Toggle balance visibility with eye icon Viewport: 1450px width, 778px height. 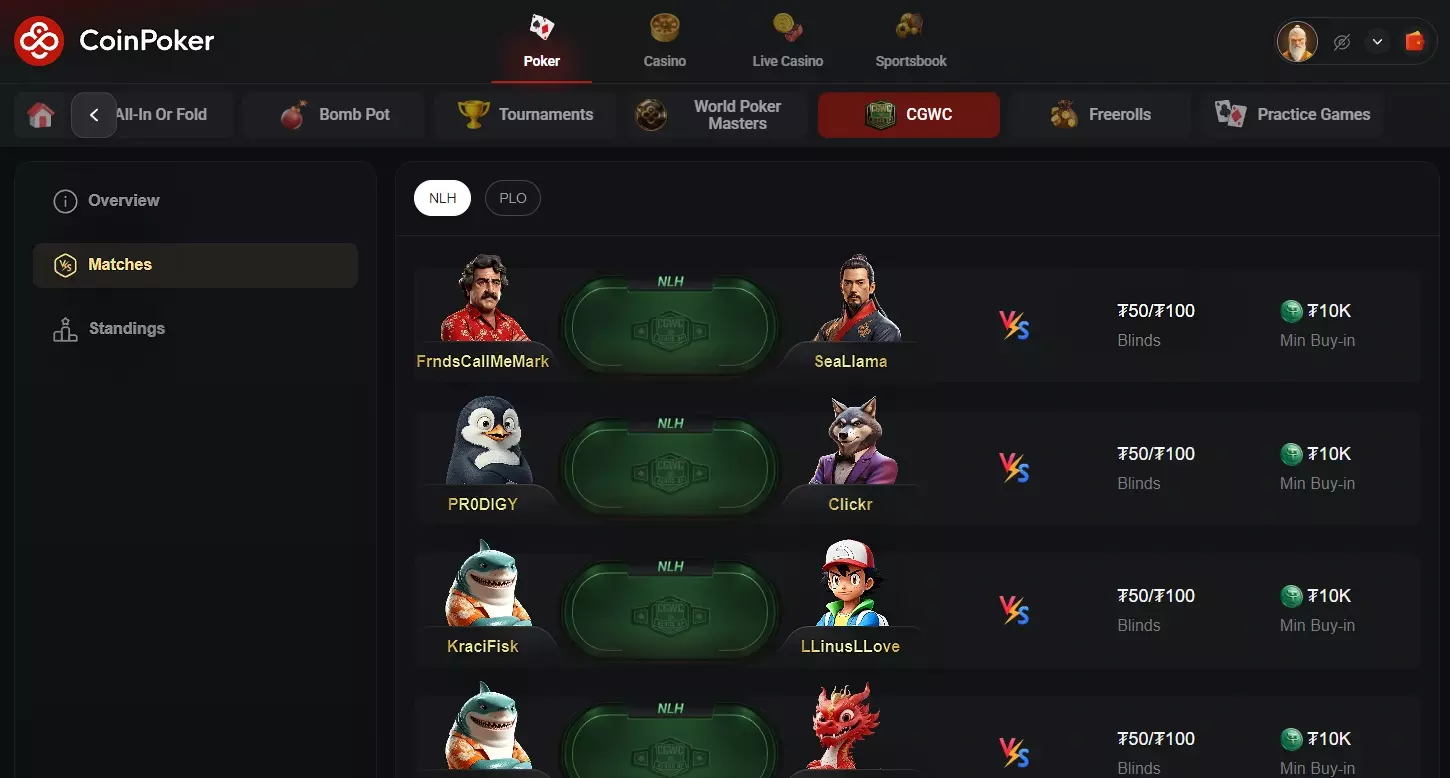[x=1341, y=41]
